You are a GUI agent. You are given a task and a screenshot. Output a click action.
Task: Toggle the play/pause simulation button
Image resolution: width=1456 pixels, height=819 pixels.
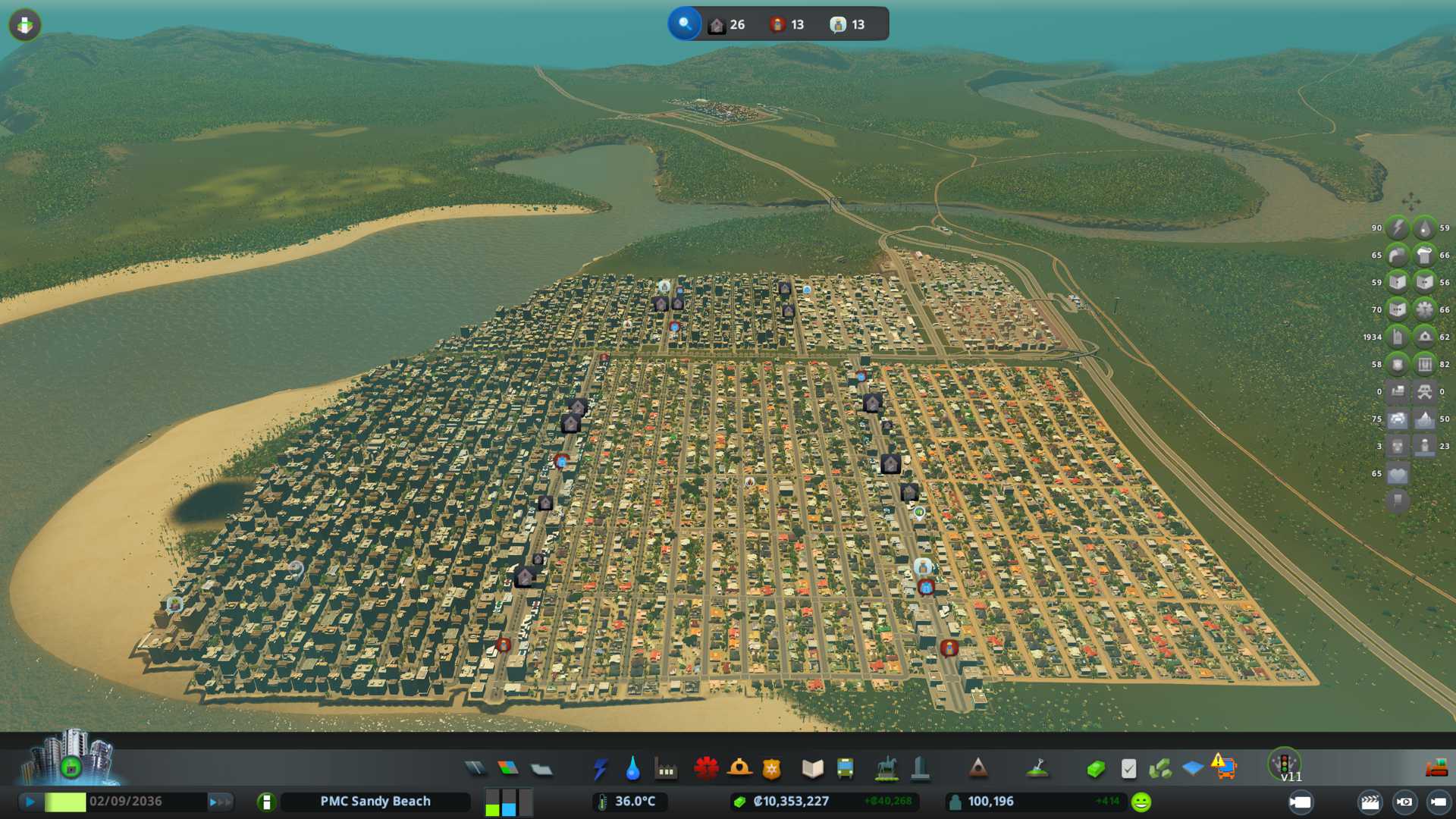point(30,802)
